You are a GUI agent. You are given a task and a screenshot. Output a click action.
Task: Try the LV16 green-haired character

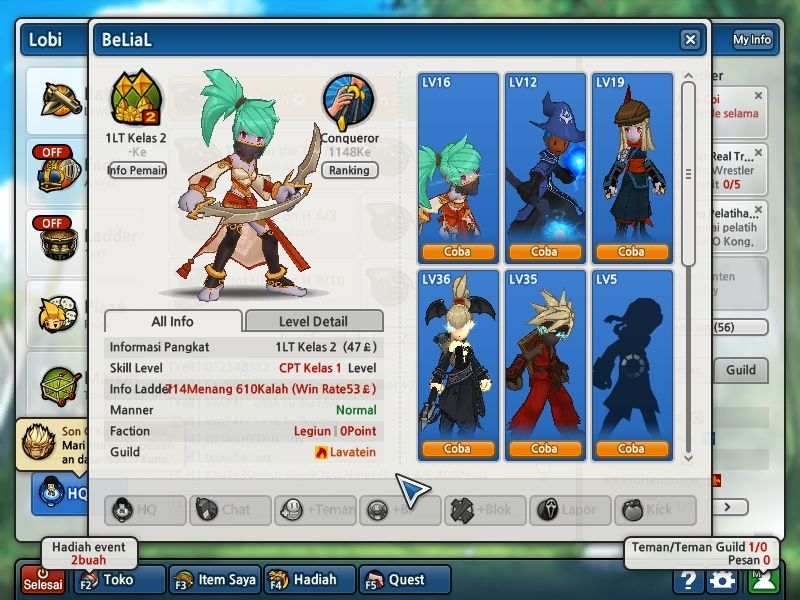(457, 251)
